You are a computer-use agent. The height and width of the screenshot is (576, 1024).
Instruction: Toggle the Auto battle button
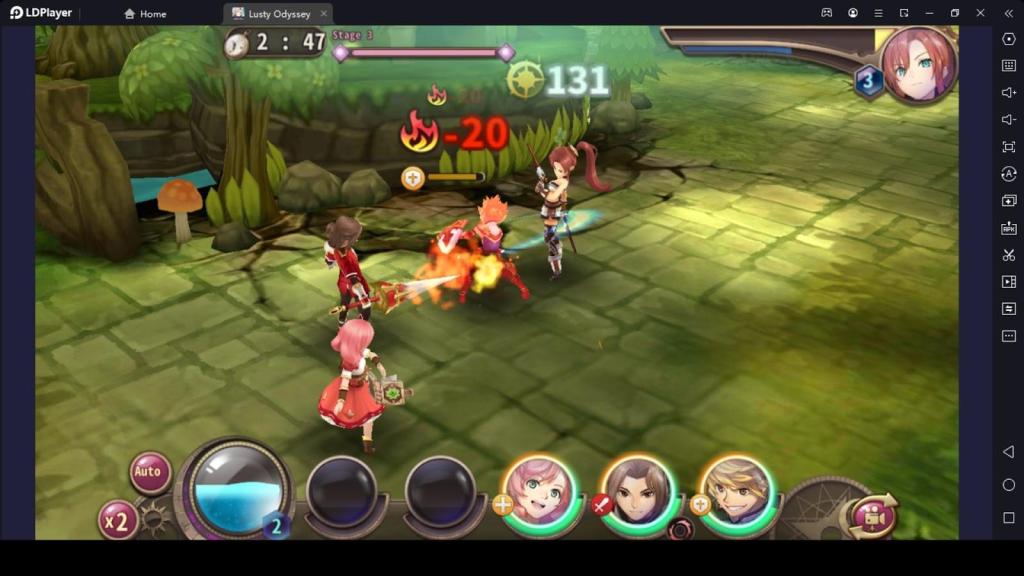tap(149, 472)
